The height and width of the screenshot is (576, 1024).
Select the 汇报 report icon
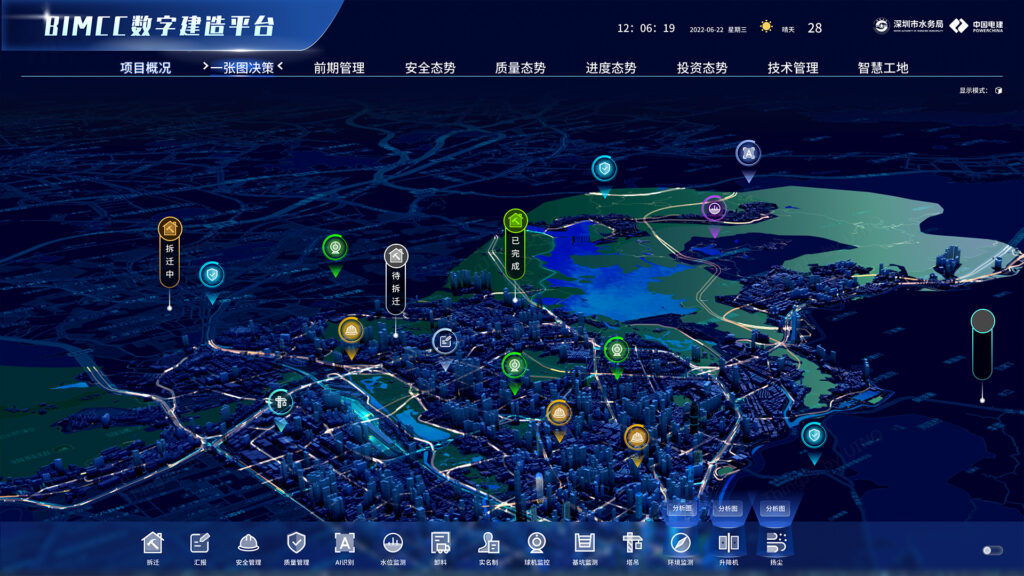(x=200, y=543)
